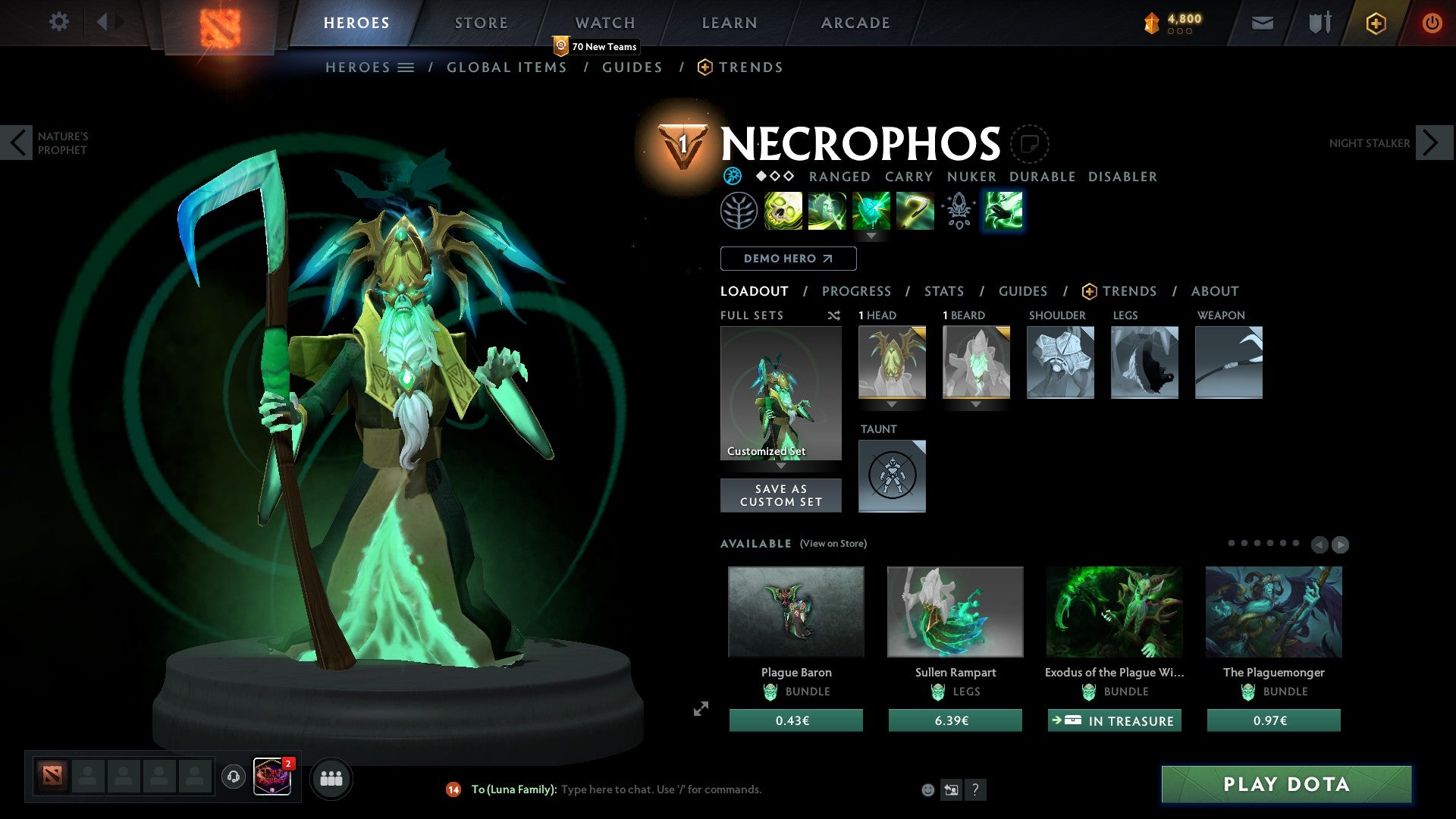
Task: Open the Global Items menu
Action: (507, 67)
